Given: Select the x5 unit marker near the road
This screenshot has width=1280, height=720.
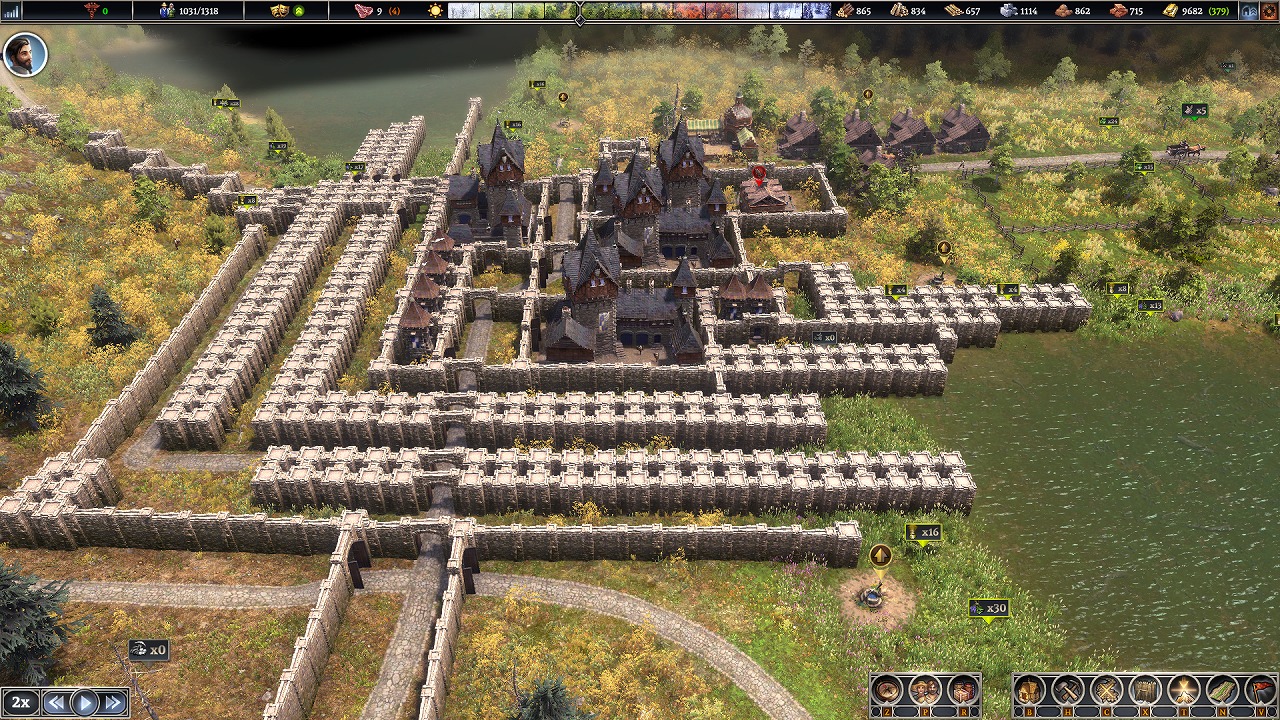Looking at the screenshot, I should [x=1194, y=111].
